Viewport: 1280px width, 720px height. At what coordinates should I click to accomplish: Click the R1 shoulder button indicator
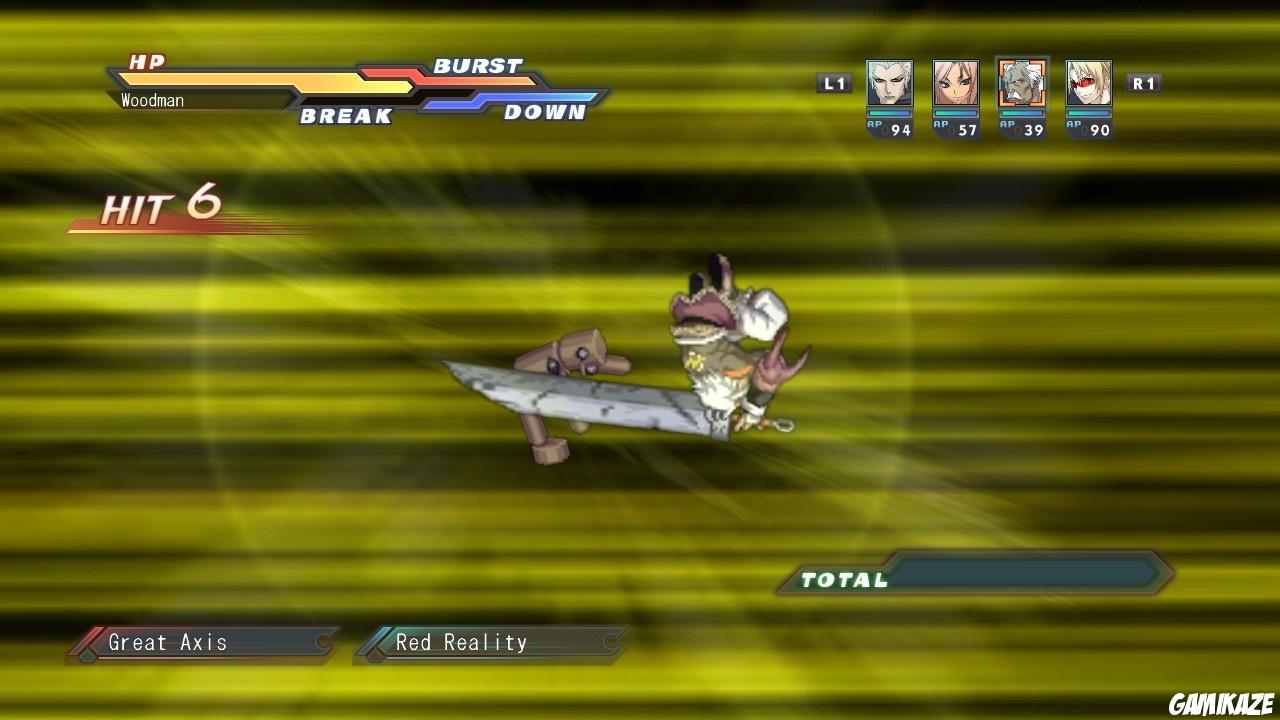tap(1143, 84)
